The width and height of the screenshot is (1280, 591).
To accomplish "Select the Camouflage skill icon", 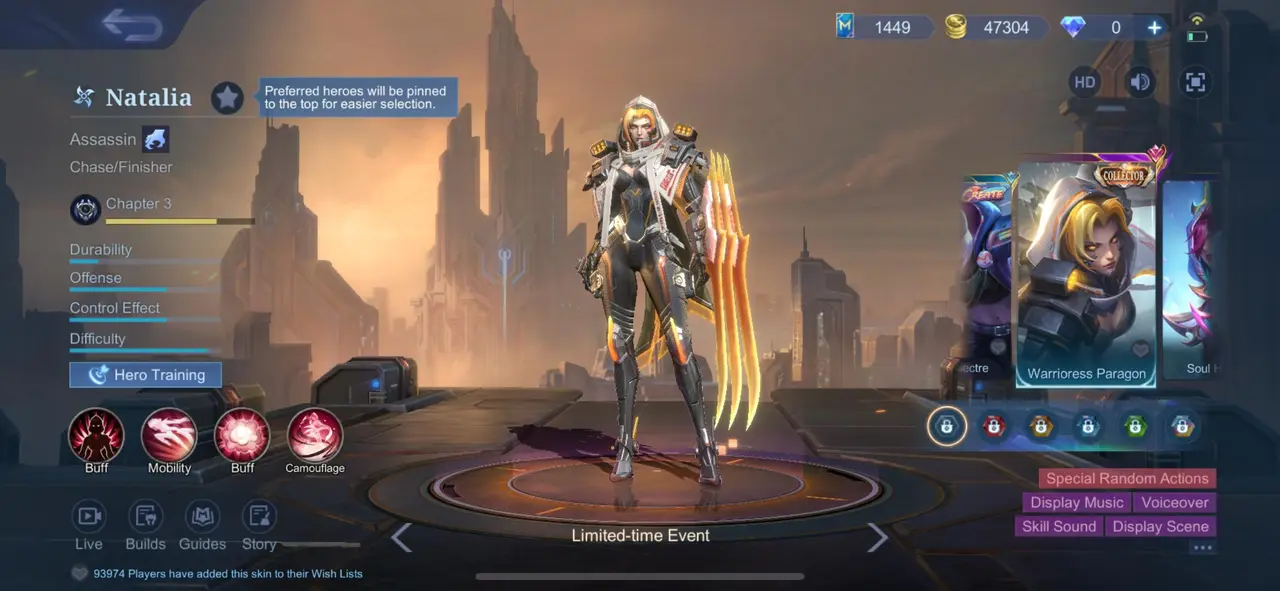I will [x=315, y=436].
